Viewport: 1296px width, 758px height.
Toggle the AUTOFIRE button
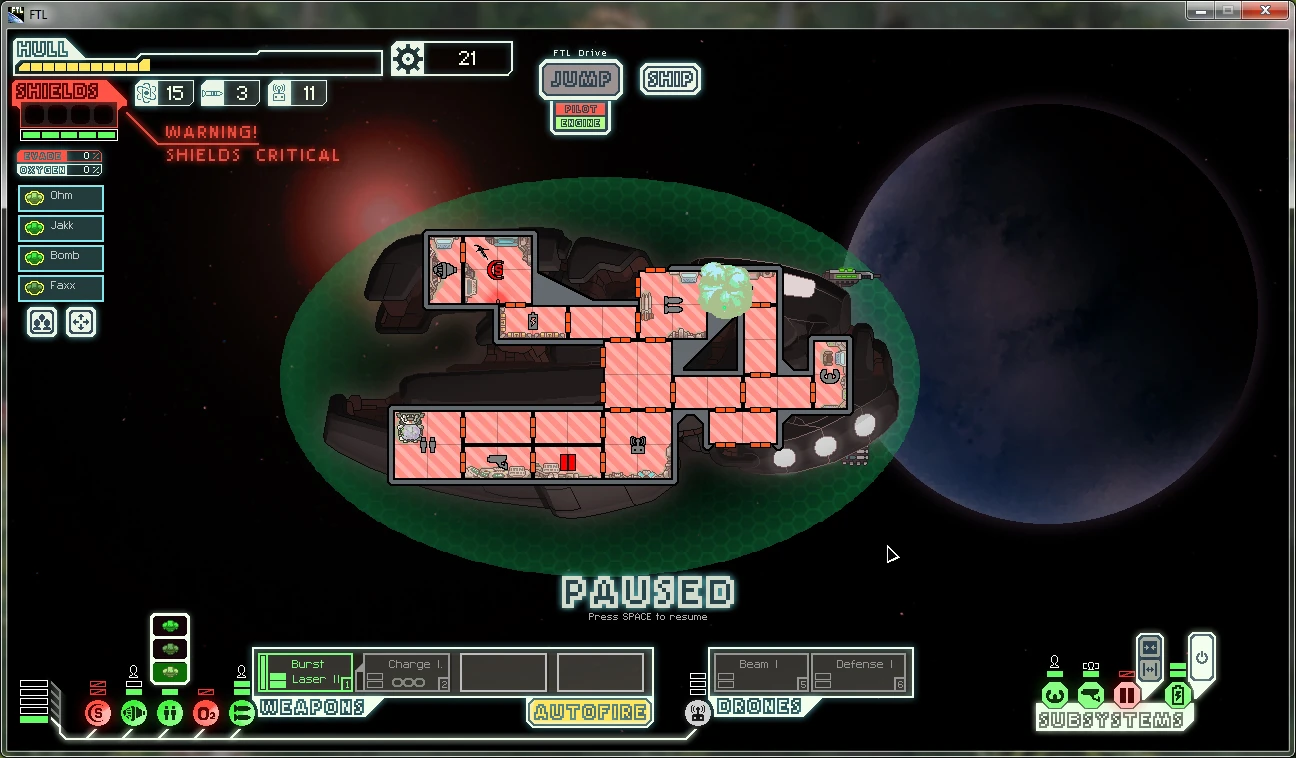point(589,712)
